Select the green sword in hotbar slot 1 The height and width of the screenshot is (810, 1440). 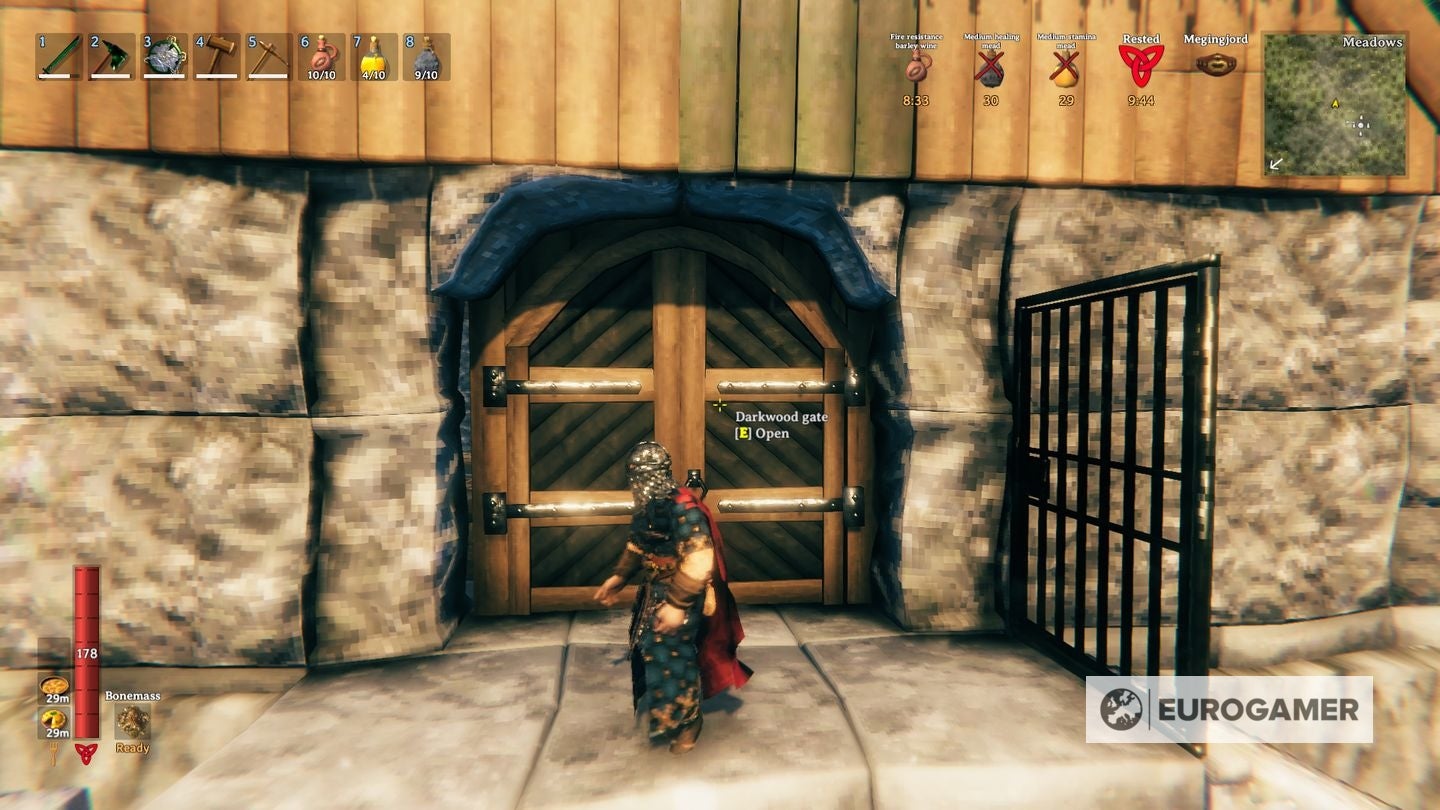coord(59,57)
